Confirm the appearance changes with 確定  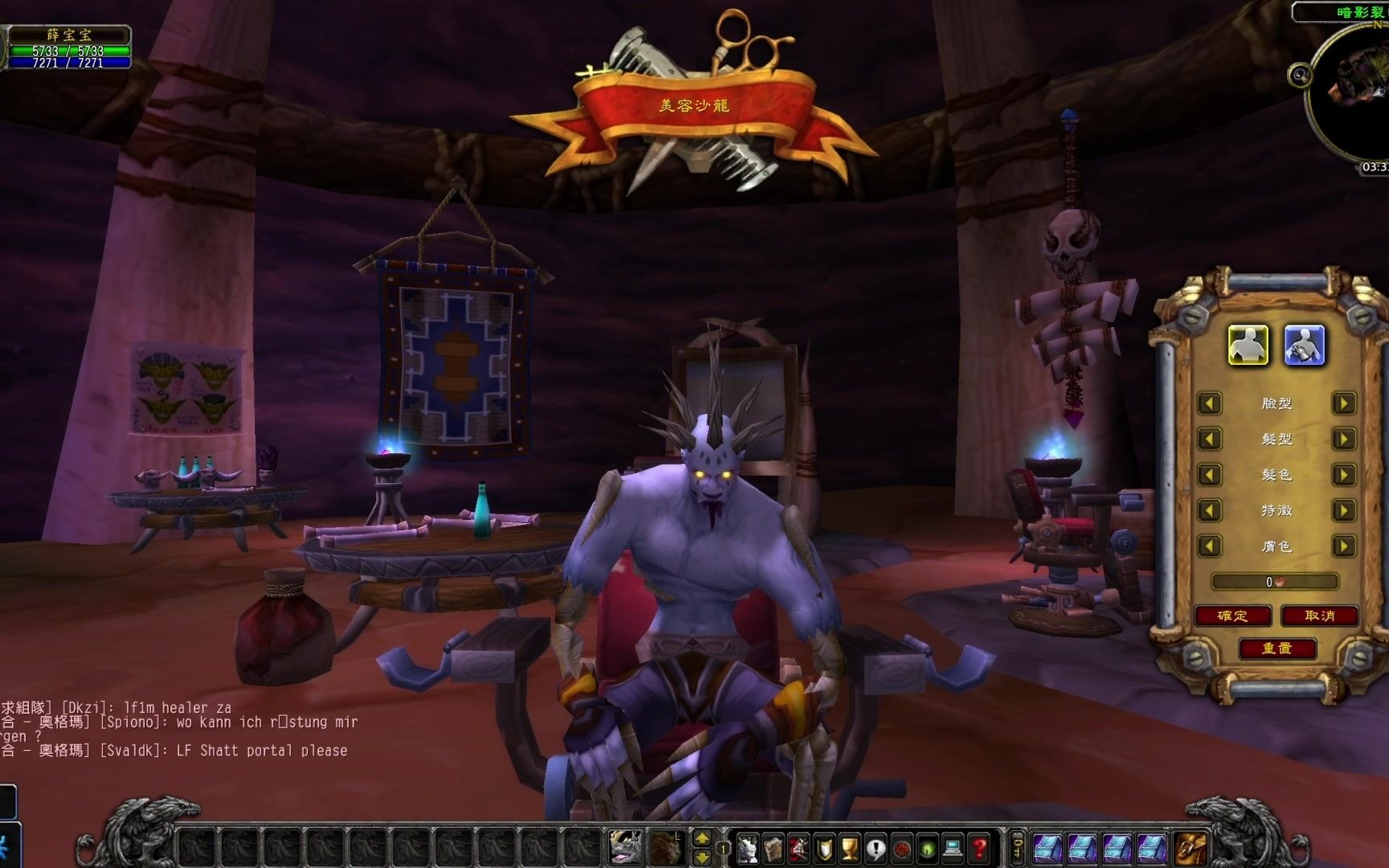(x=1231, y=616)
